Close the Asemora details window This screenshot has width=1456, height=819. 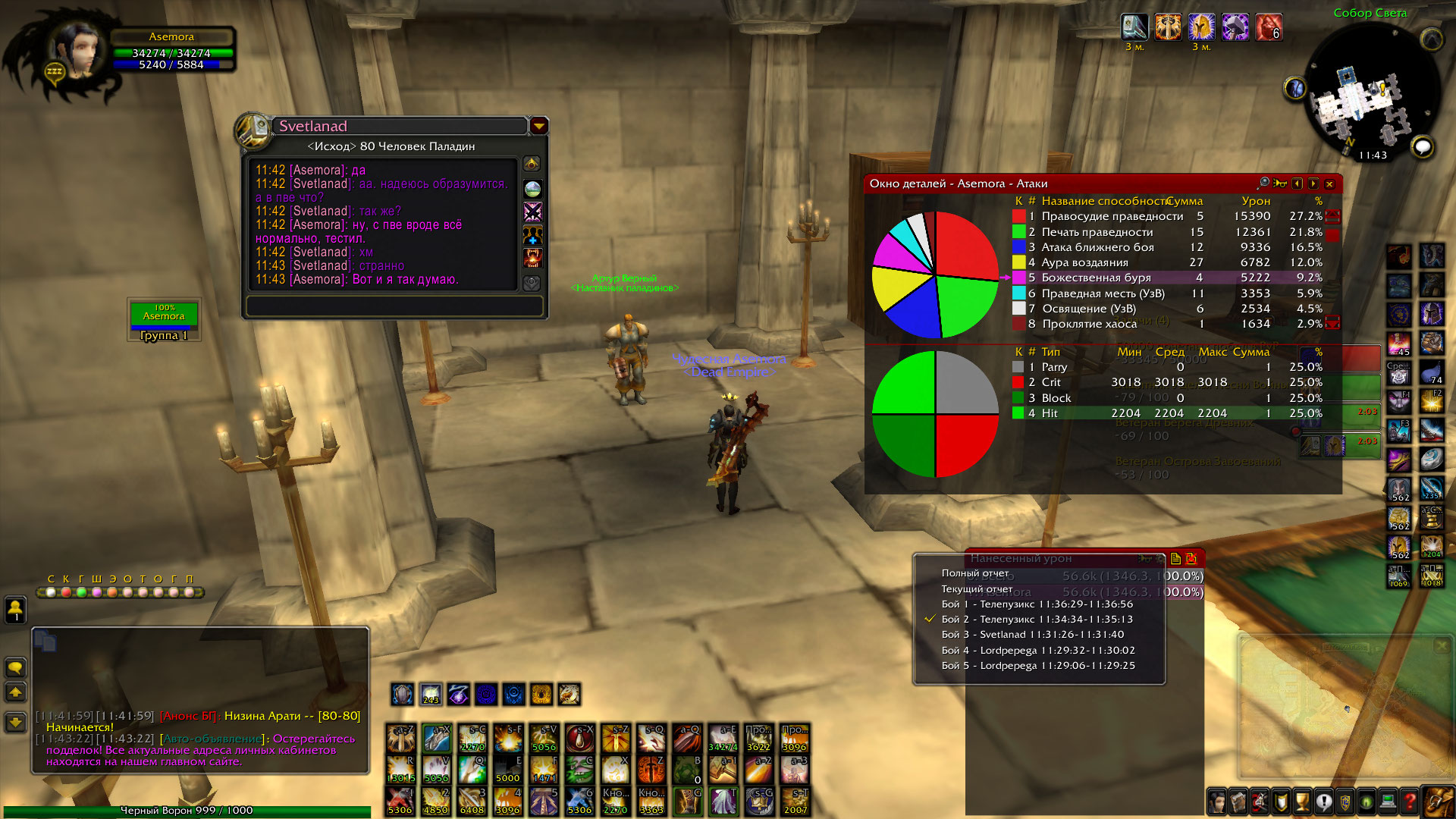coord(1329,184)
